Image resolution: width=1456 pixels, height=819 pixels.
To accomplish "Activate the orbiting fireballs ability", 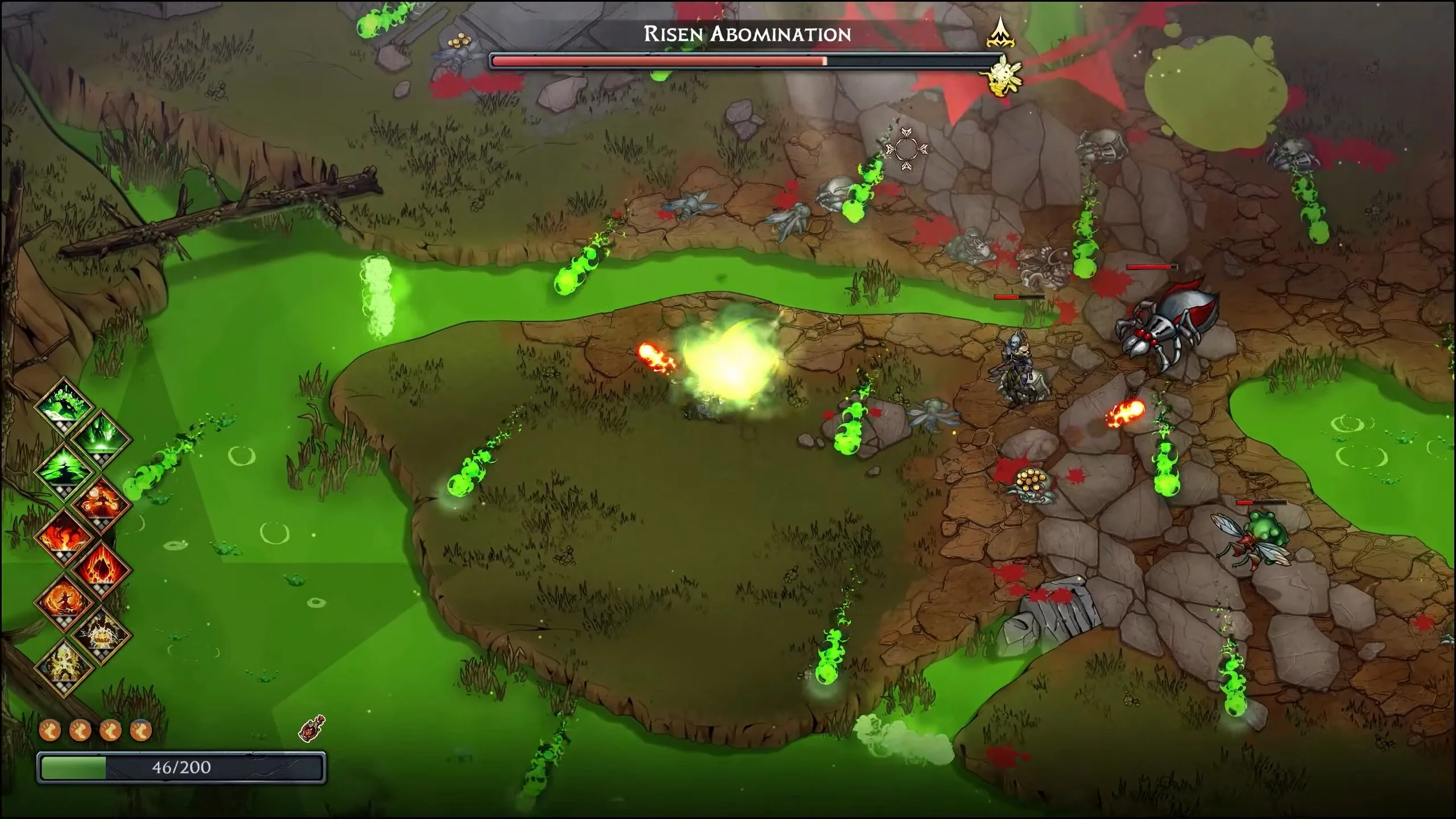I will [102, 503].
